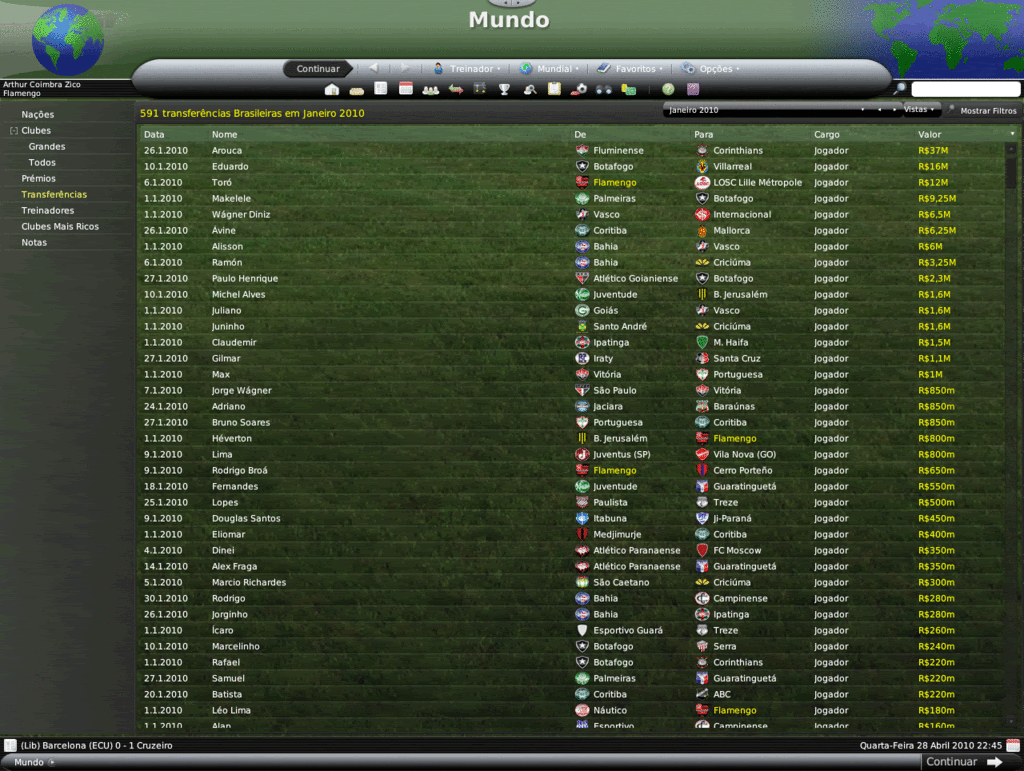
Task: Select the Arouca transfer row
Action: point(400,151)
